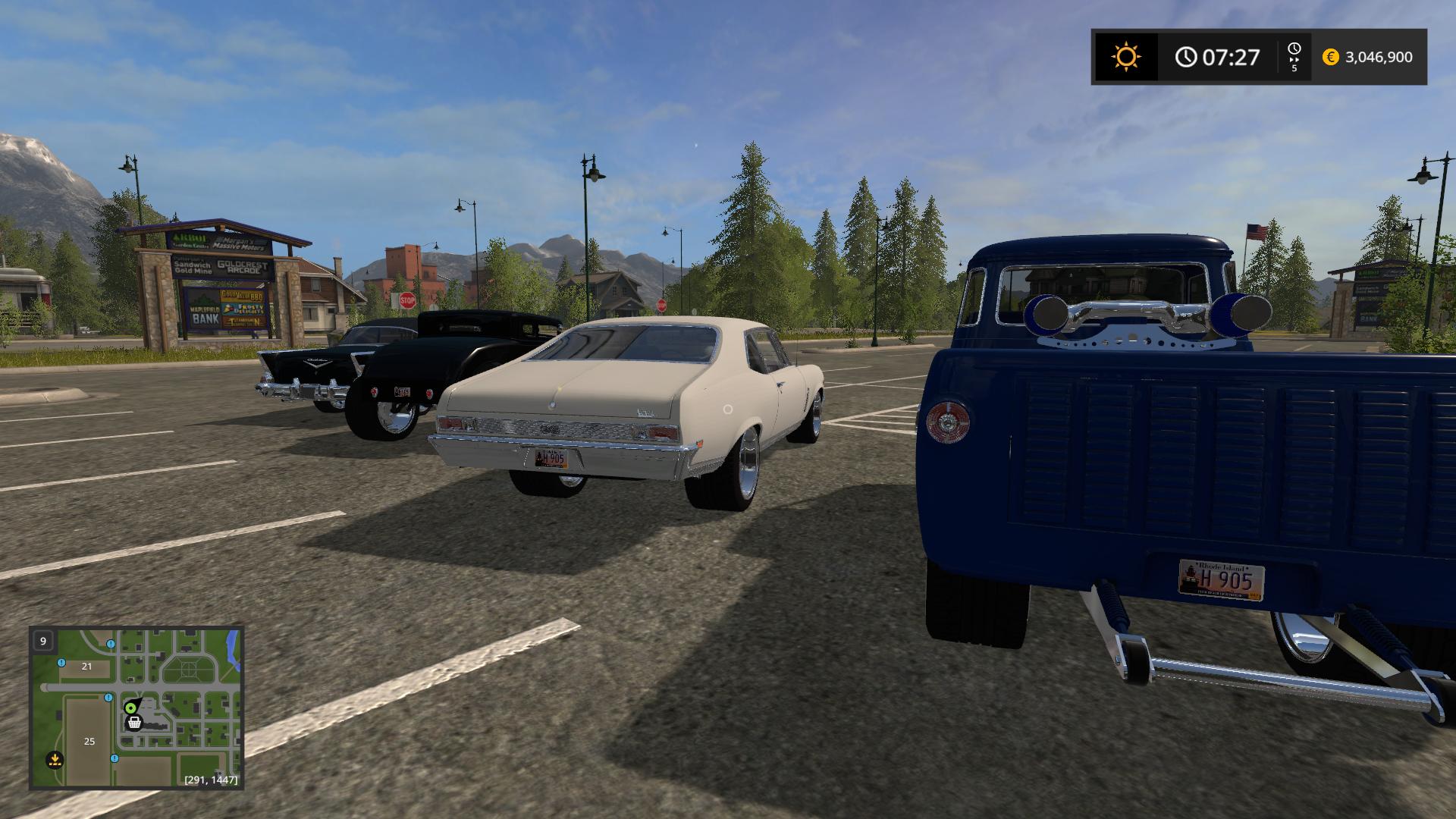Click the sunny weather icon
Image resolution: width=1456 pixels, height=819 pixels.
pos(1125,57)
